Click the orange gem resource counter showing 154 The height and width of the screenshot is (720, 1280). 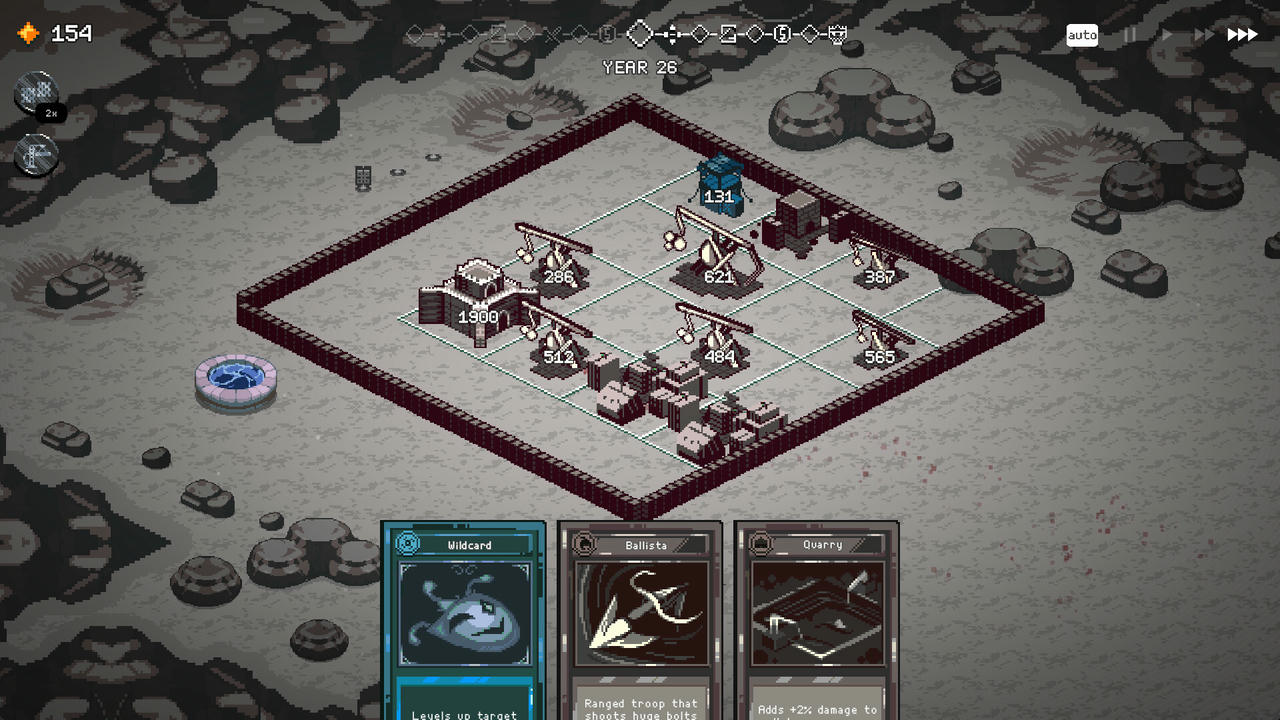point(50,33)
